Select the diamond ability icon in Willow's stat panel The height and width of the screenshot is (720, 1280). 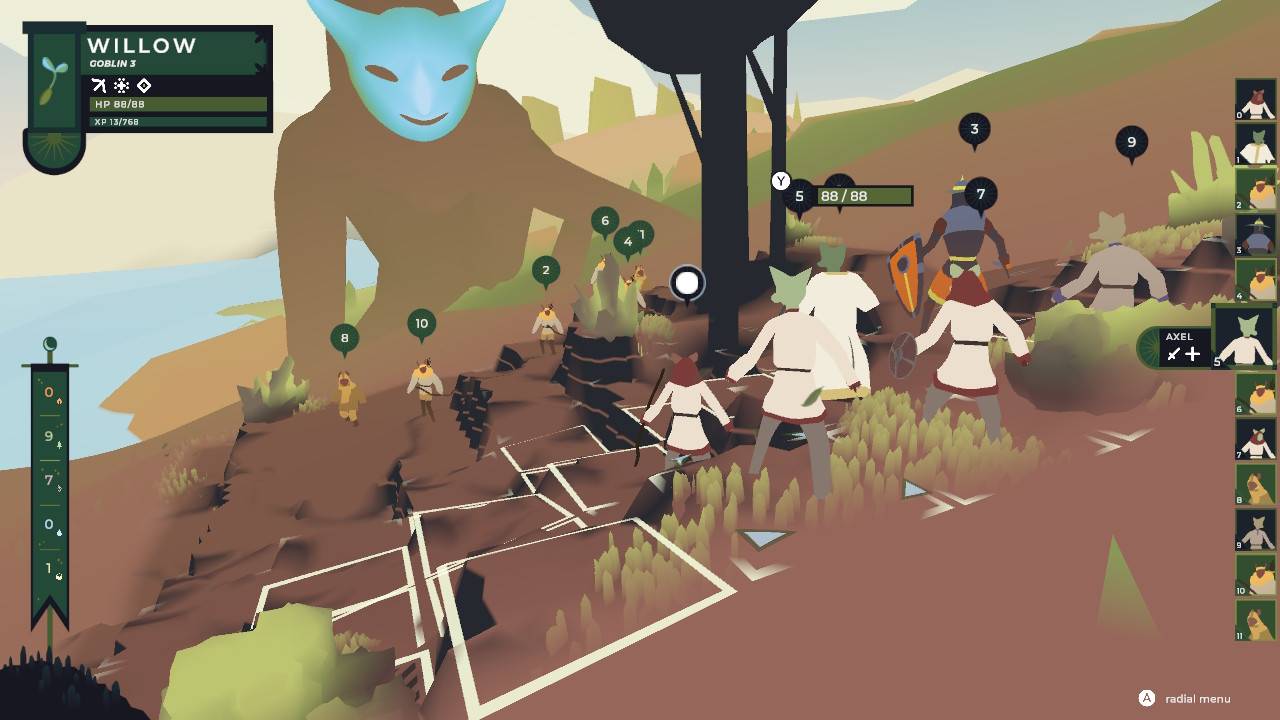point(143,85)
